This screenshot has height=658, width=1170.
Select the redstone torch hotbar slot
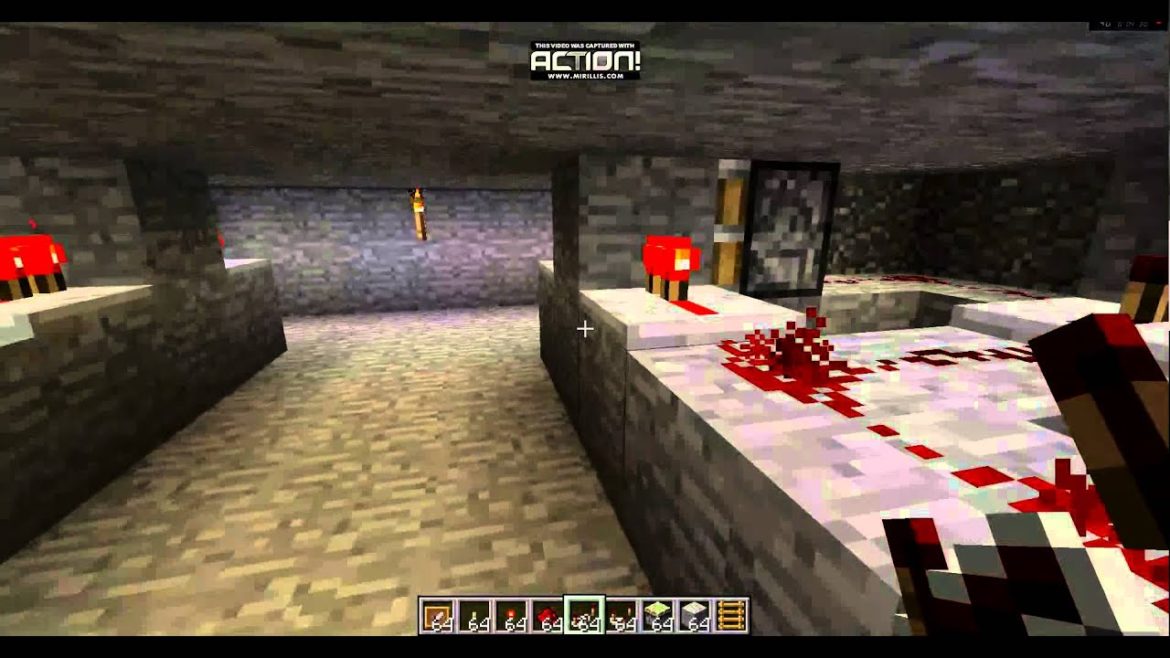(x=511, y=615)
